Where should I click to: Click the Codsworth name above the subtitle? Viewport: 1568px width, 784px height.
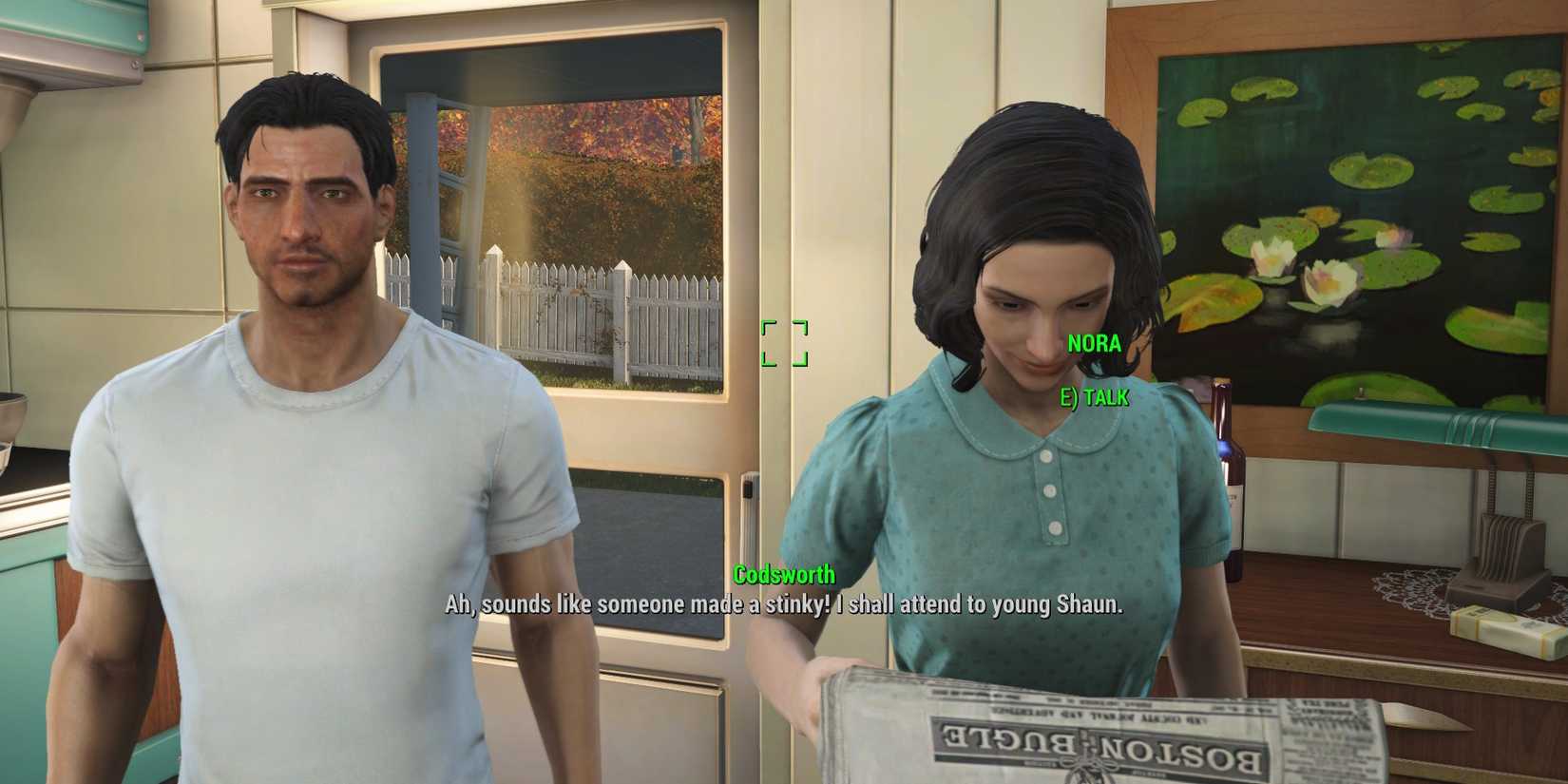pyautogui.click(x=785, y=575)
